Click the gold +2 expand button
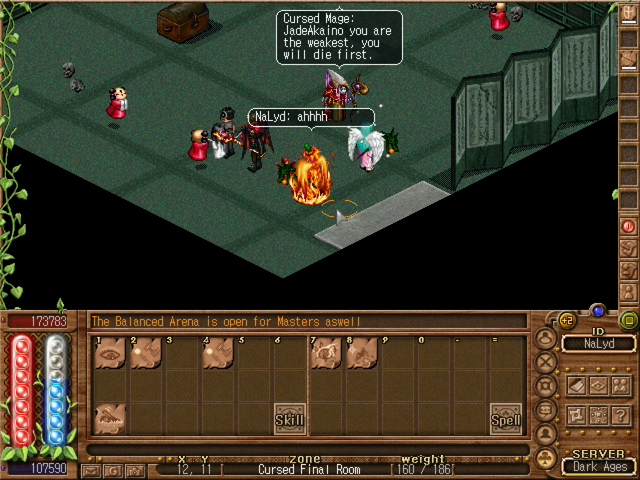 coord(567,320)
